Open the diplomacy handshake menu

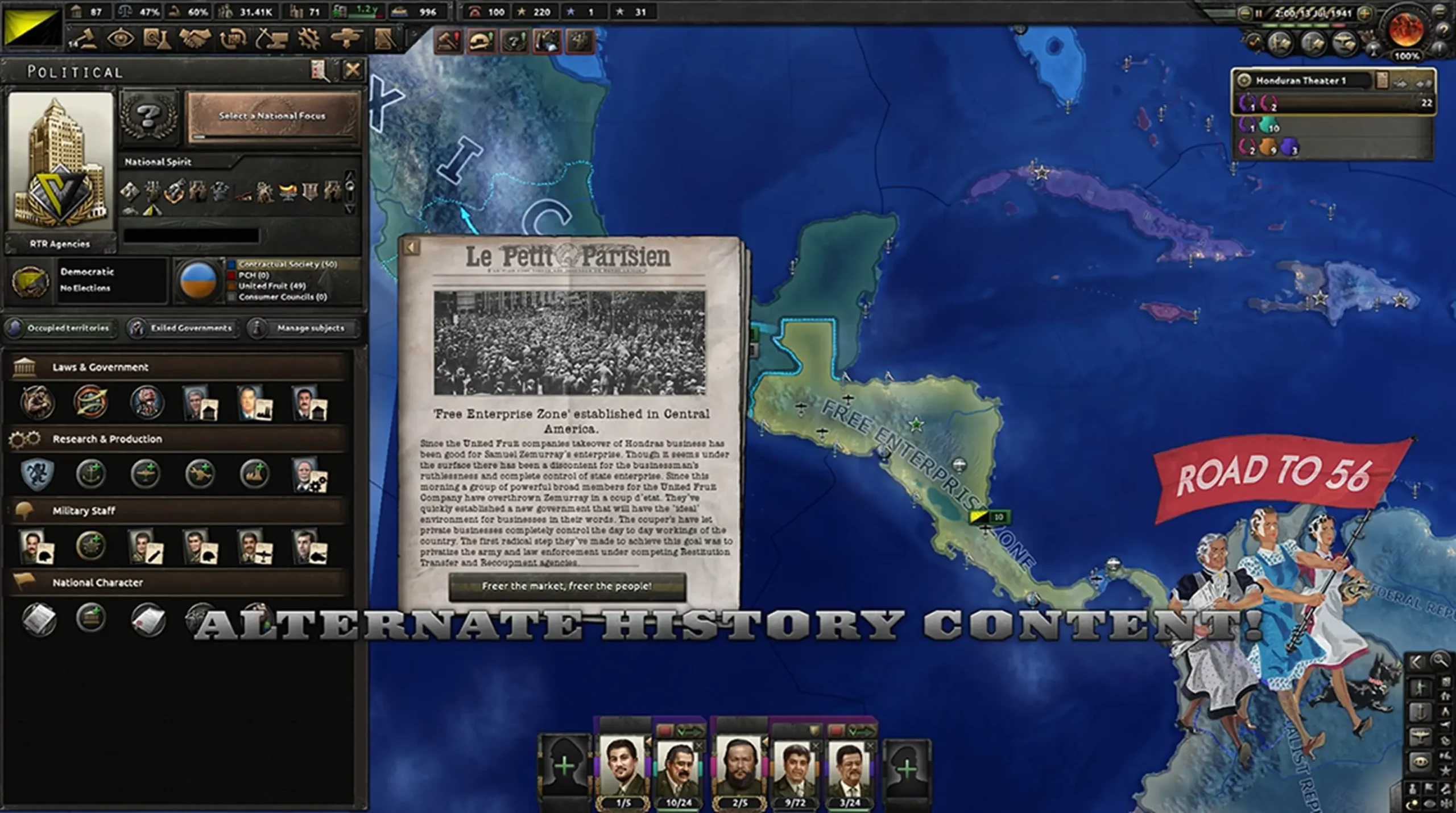(195, 39)
